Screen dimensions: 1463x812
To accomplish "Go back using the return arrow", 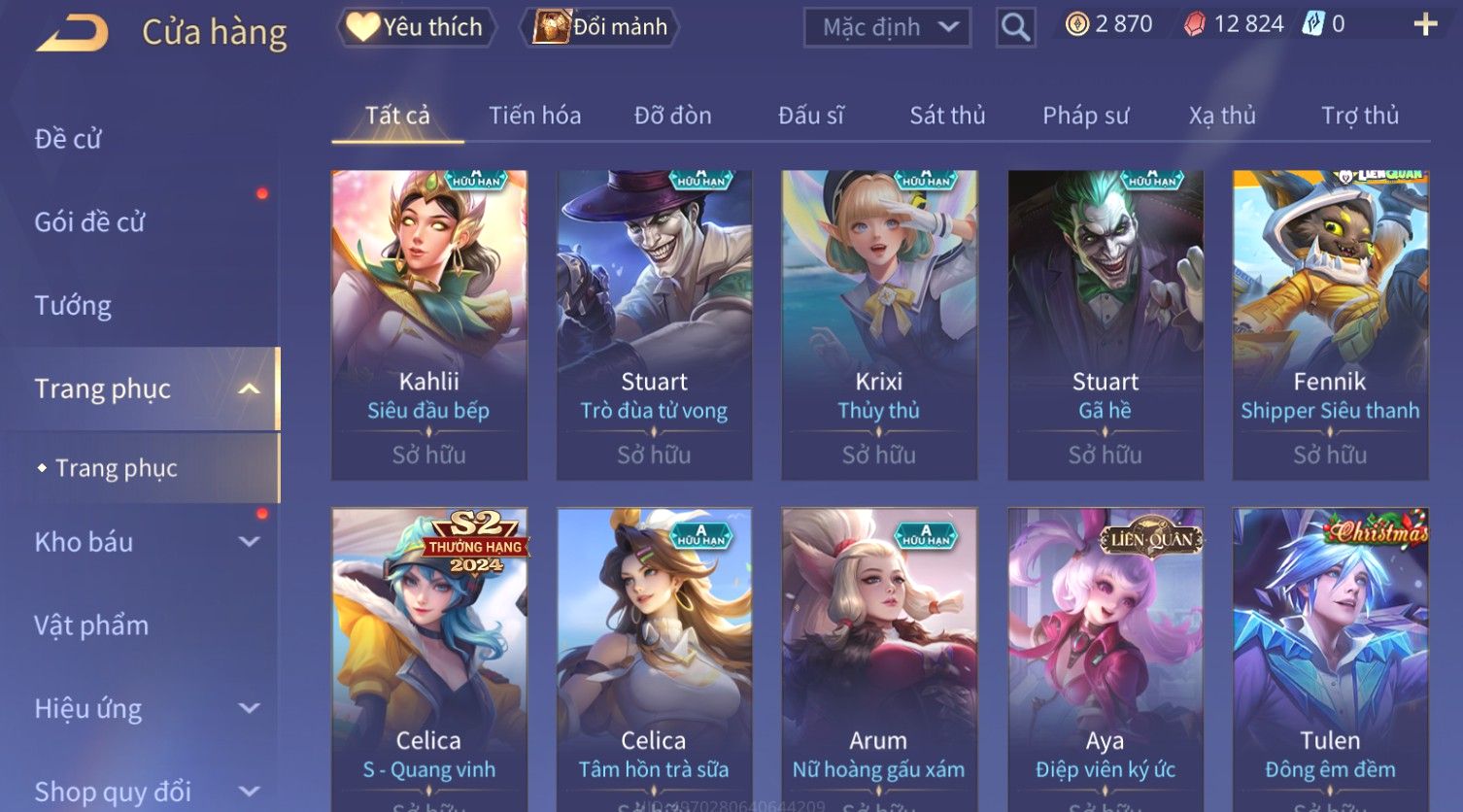I will click(x=73, y=33).
